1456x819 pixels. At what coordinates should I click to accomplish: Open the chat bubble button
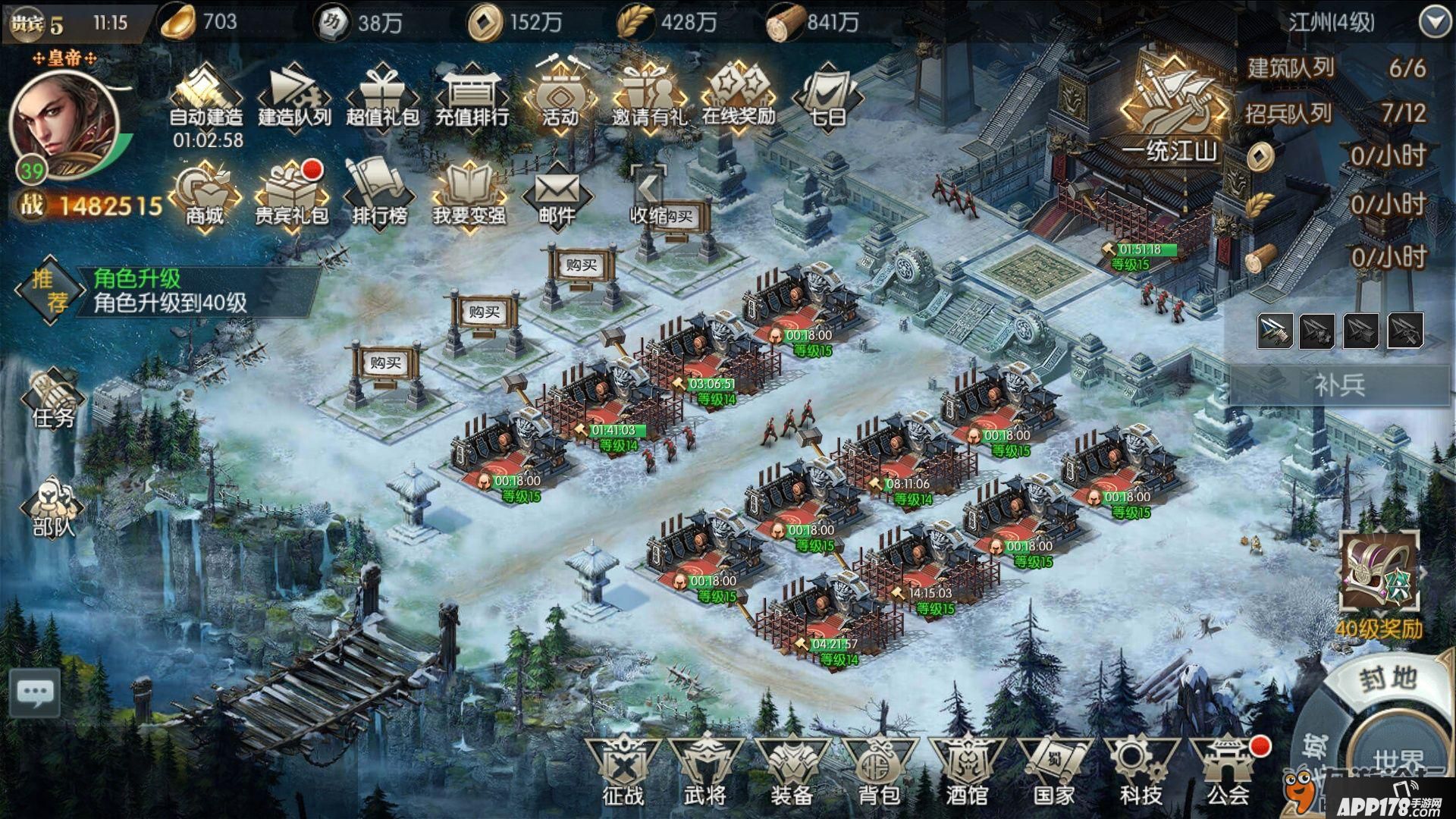35,692
